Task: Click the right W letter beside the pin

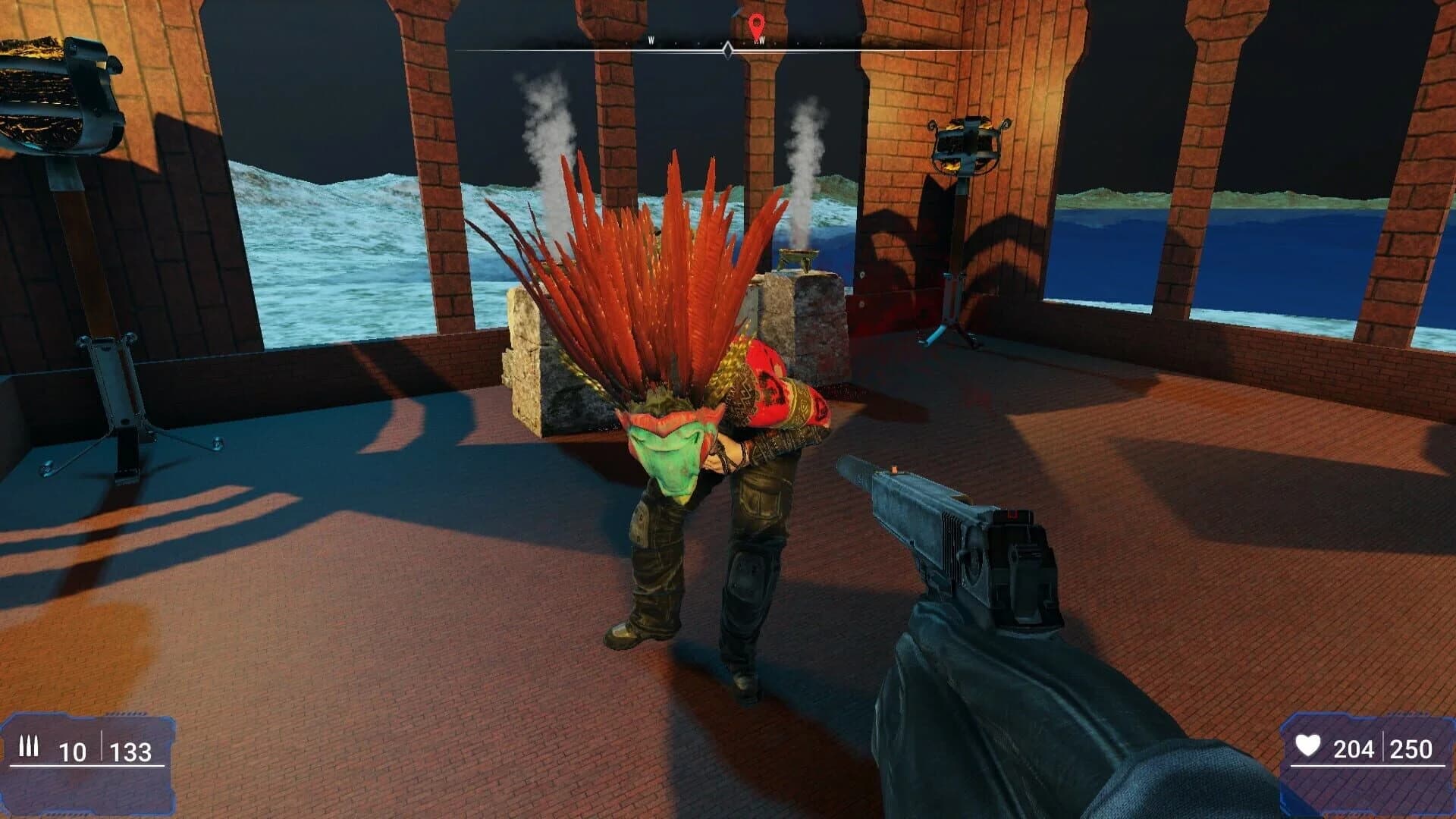Action: (761, 39)
